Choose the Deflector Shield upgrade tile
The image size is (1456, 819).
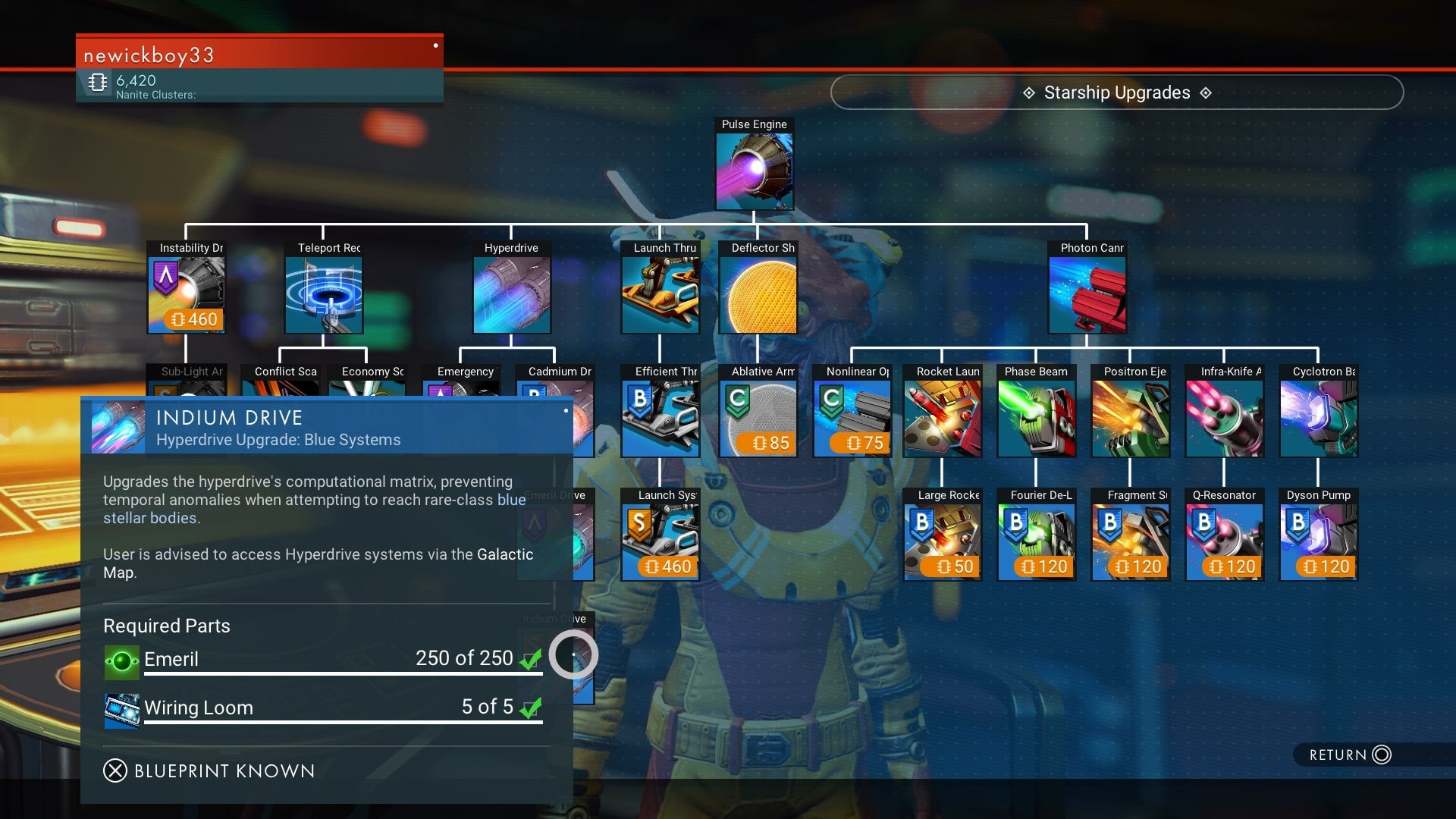[x=758, y=295]
